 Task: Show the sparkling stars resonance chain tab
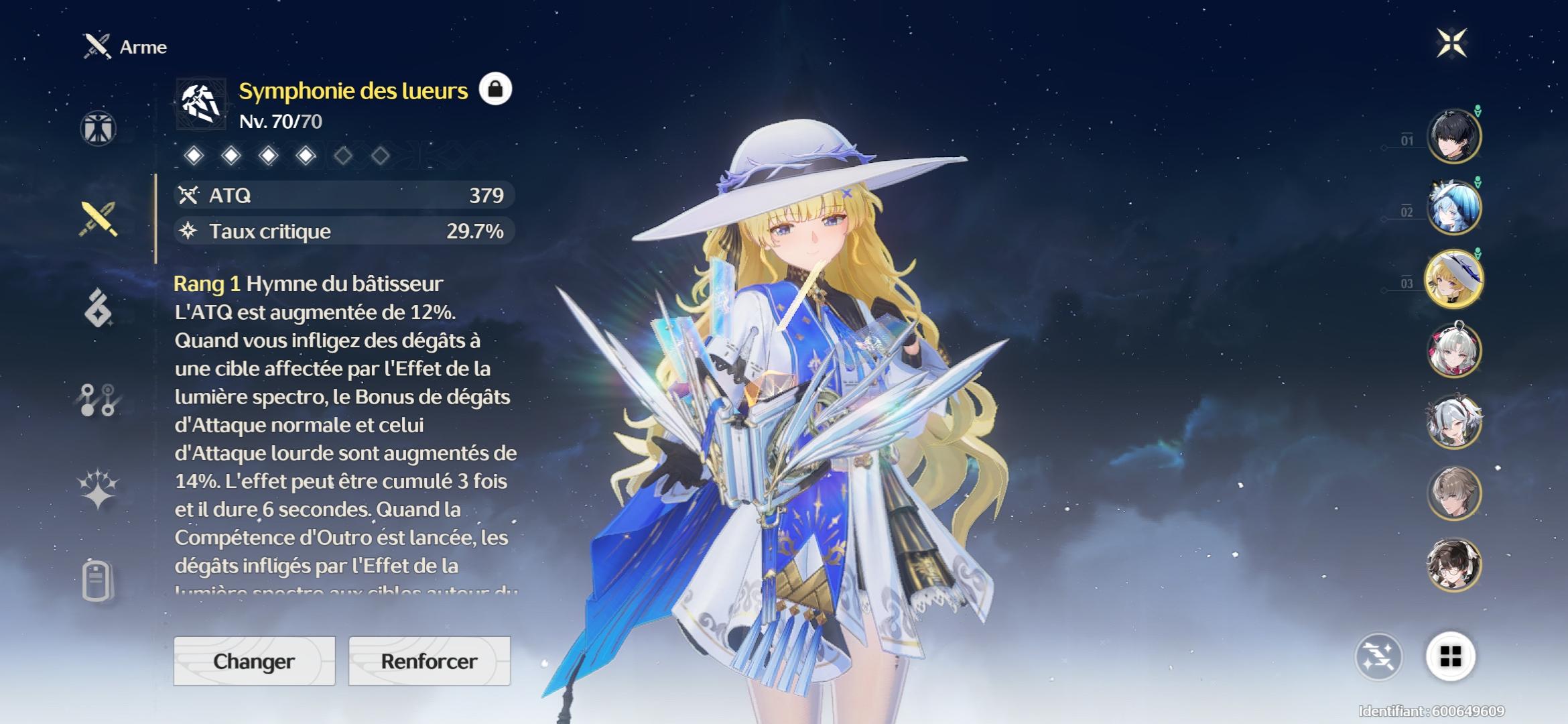[x=99, y=488]
